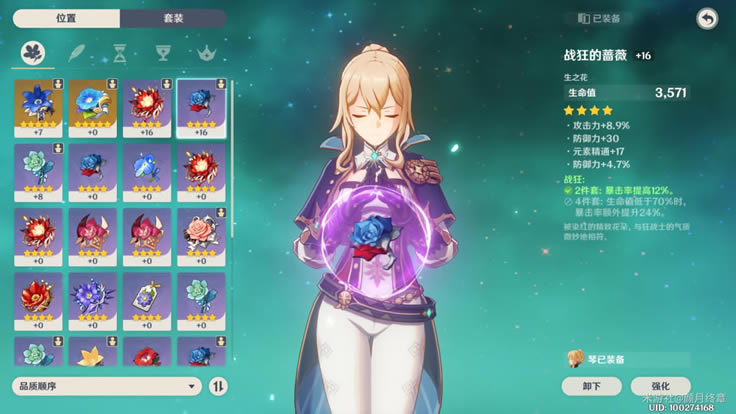Switch to the 位置 tab
Screen dimensions: 736x414
click(x=66, y=19)
